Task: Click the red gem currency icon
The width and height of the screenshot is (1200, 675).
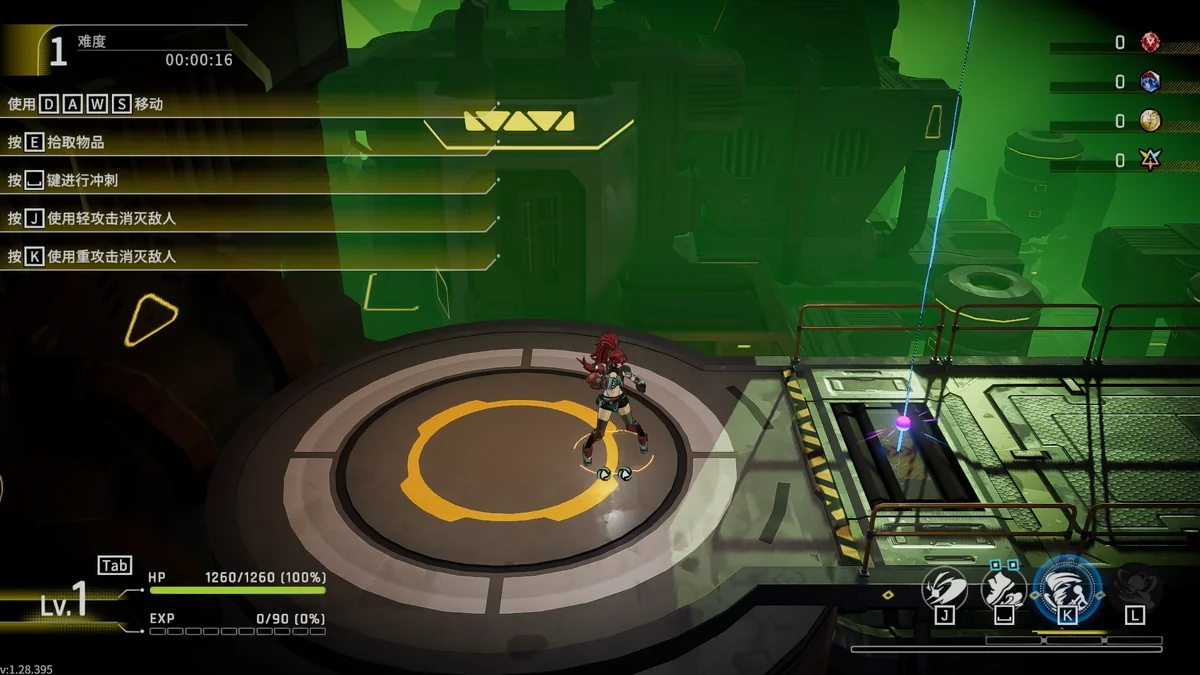Action: coord(1150,42)
